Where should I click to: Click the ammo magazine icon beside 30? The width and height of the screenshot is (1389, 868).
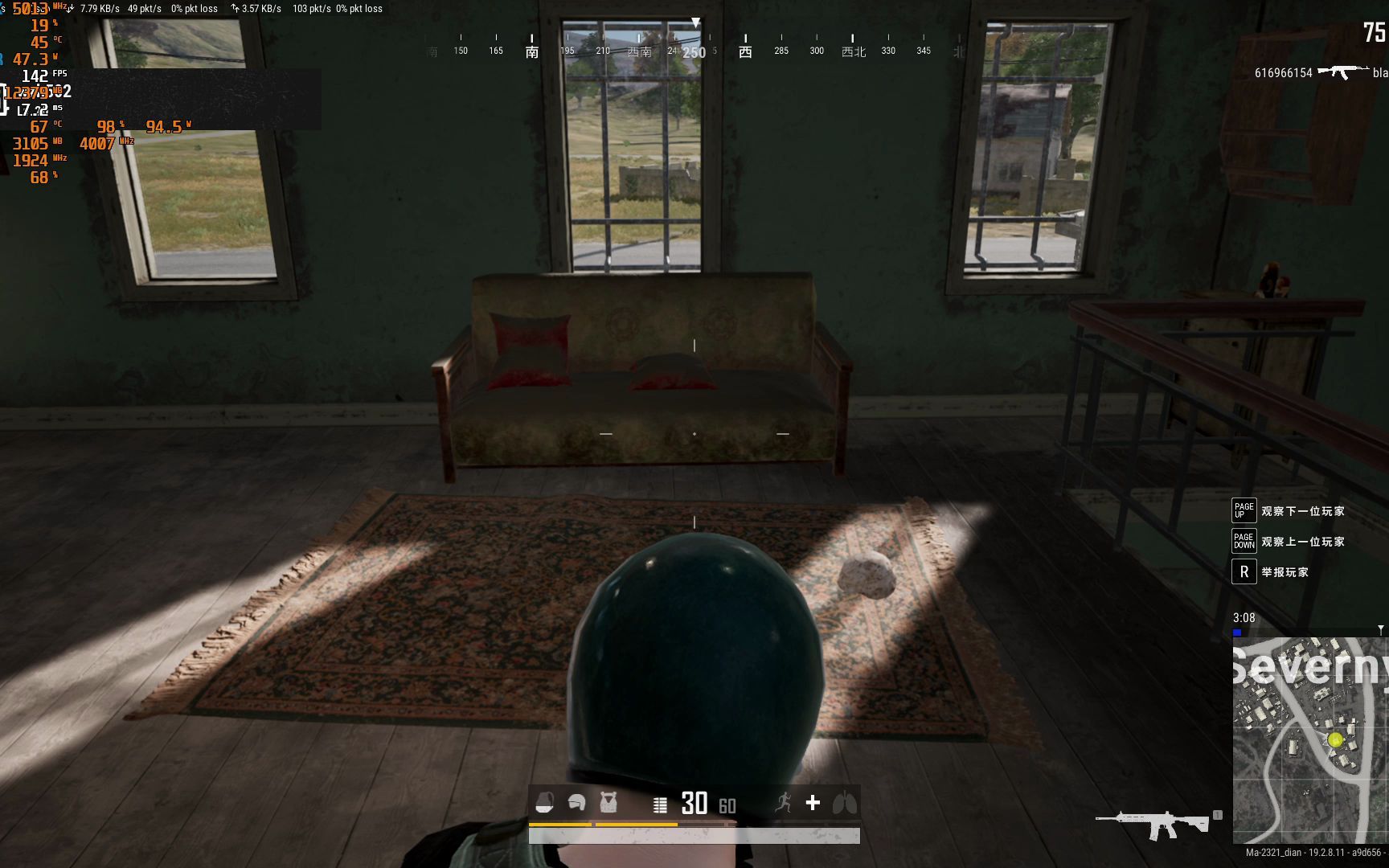point(661,804)
